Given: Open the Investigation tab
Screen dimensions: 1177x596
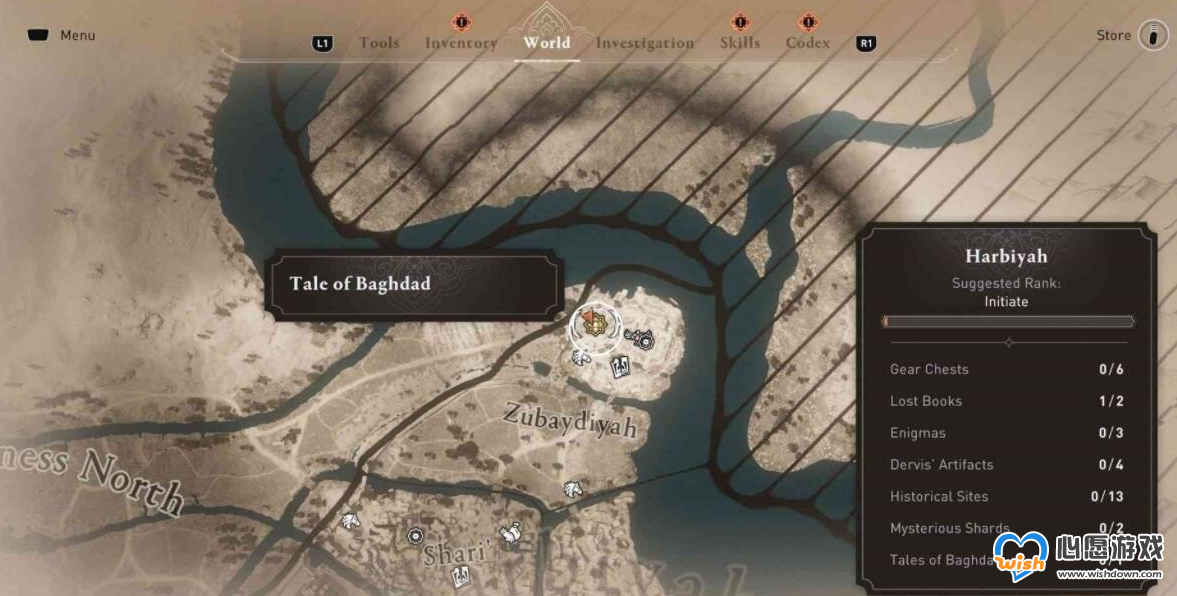Looking at the screenshot, I should point(644,43).
